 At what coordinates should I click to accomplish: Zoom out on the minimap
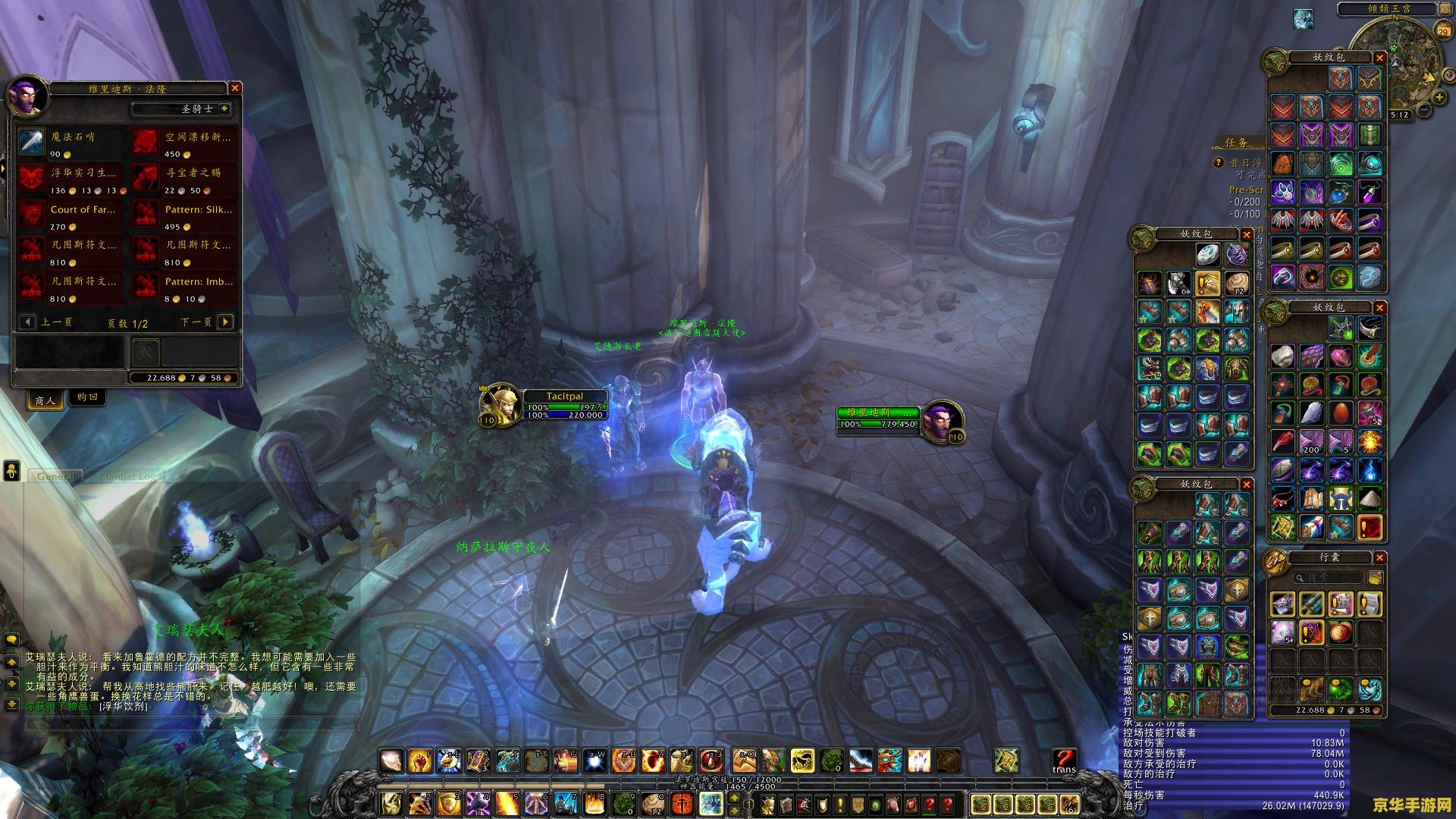(x=1423, y=110)
